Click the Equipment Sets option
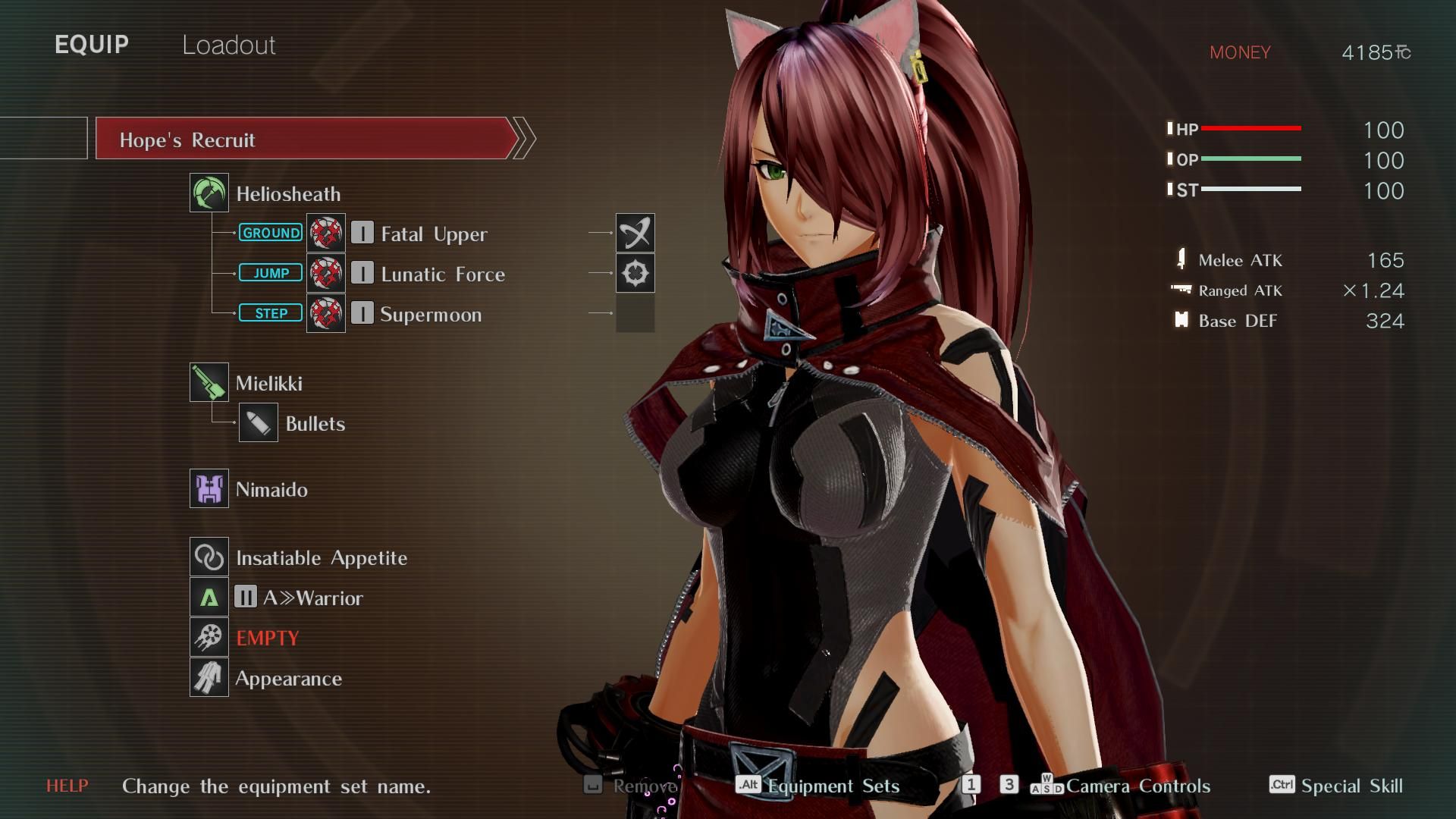Screen dimensions: 1456x819 coord(833,786)
